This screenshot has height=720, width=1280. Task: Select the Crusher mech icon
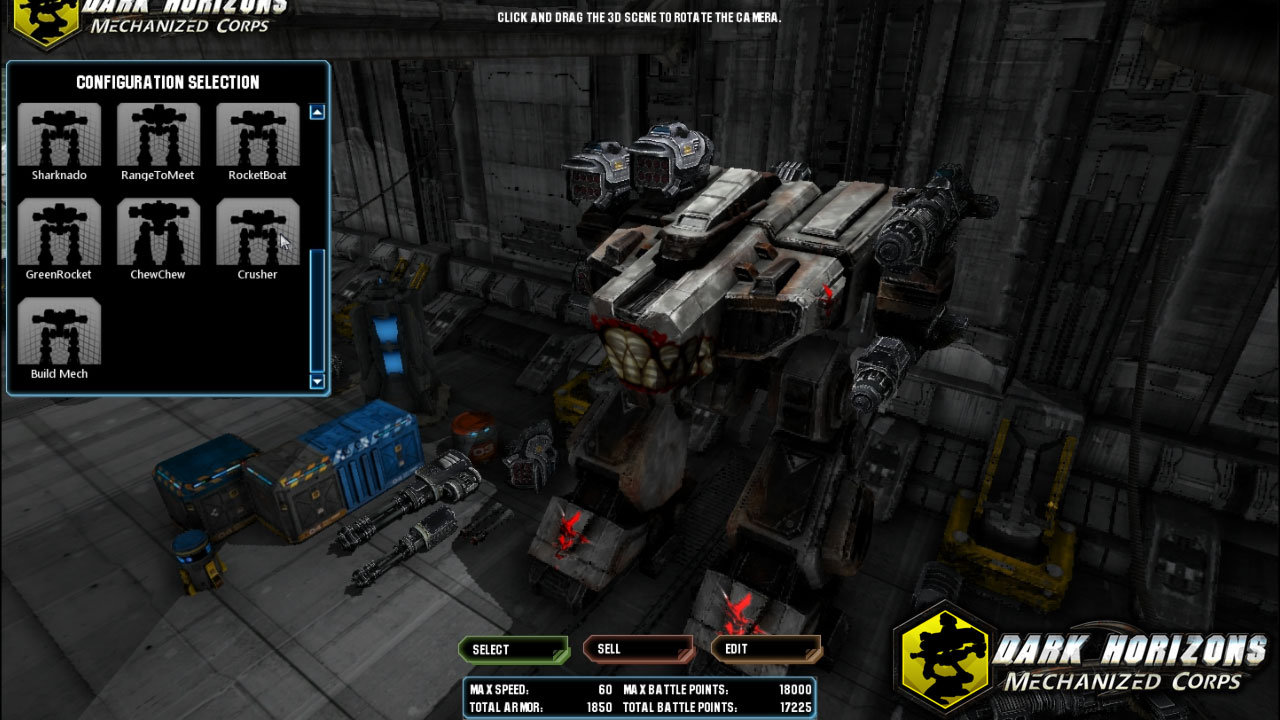pos(257,239)
